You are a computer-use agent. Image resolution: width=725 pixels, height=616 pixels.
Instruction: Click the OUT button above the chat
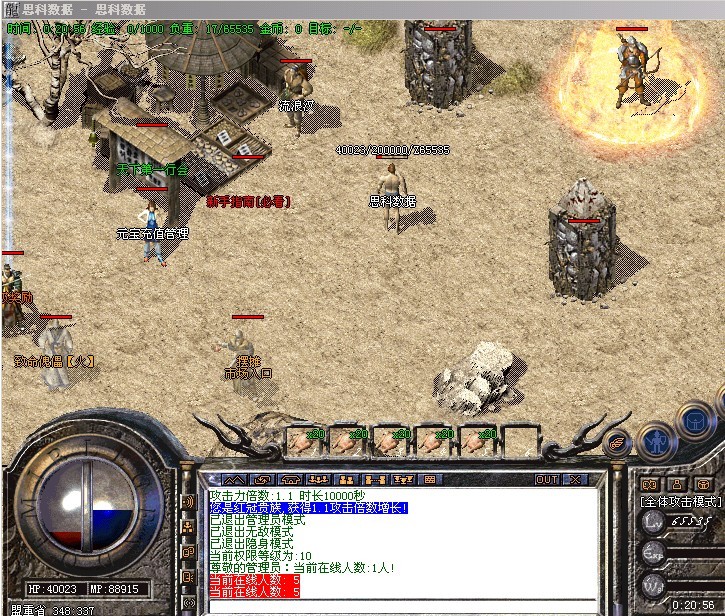(547, 480)
